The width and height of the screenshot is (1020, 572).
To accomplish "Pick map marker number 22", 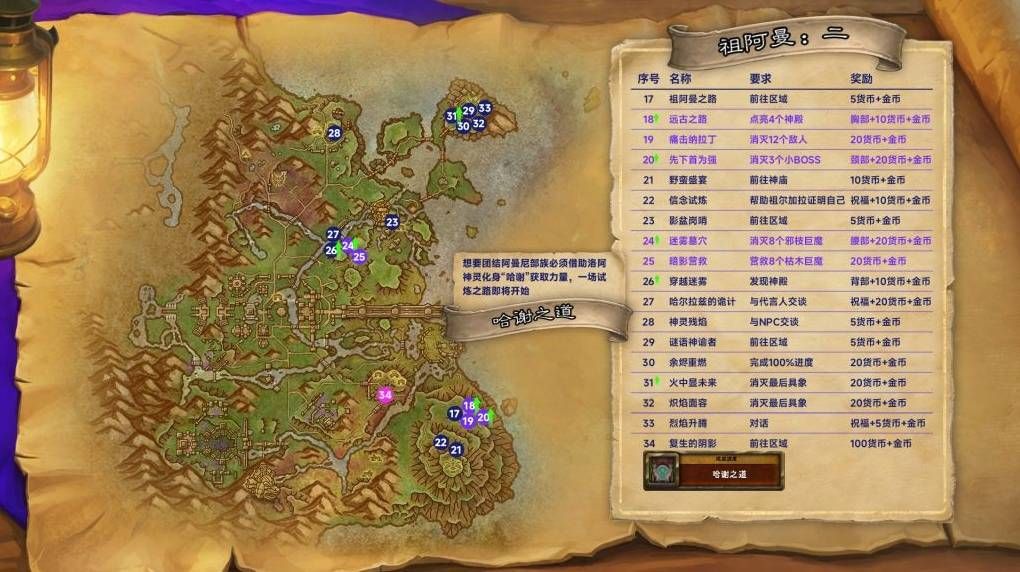I will pyautogui.click(x=441, y=442).
